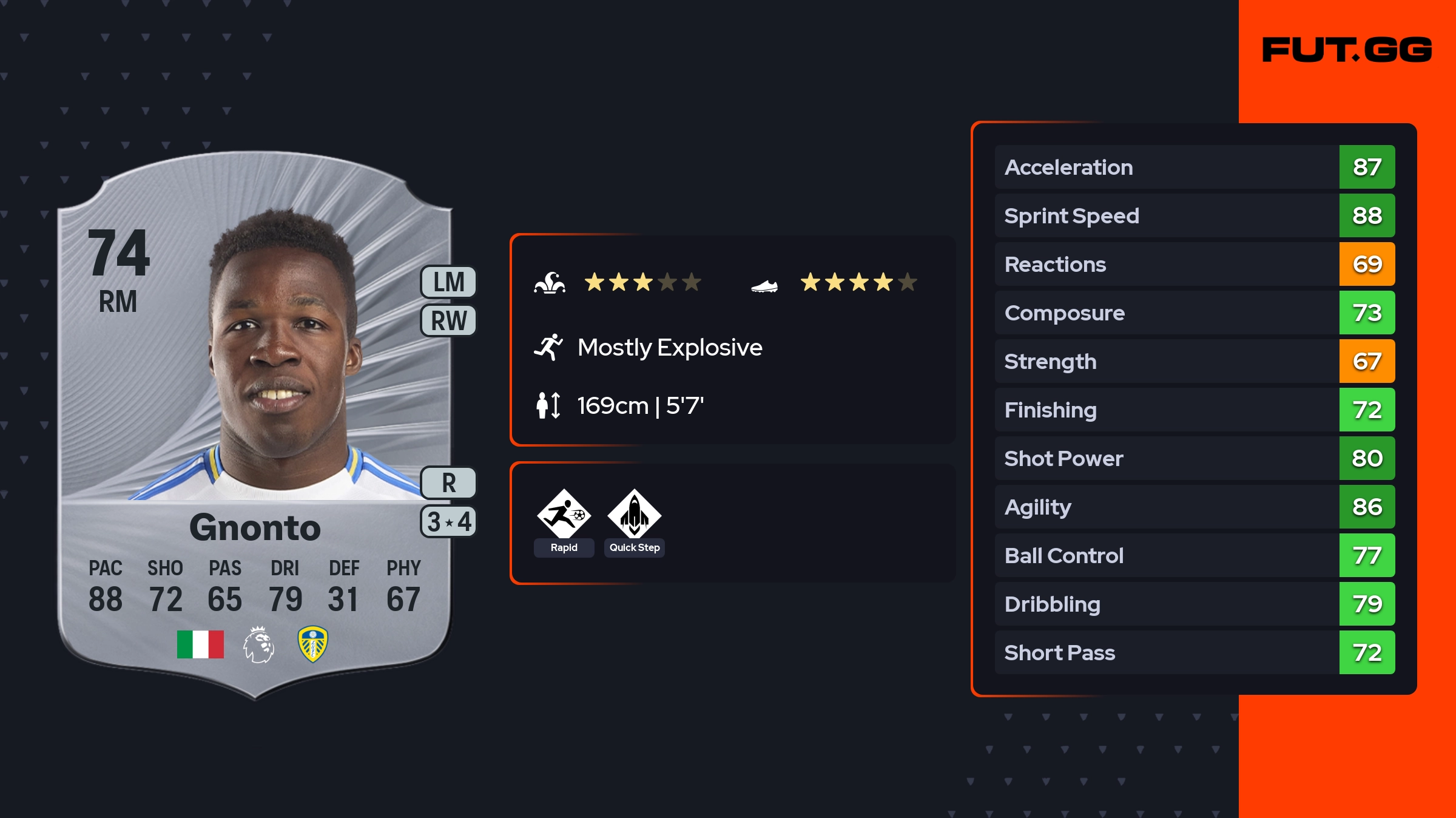Click the Strength stat row
This screenshot has height=818, width=1456.
pos(1194,361)
